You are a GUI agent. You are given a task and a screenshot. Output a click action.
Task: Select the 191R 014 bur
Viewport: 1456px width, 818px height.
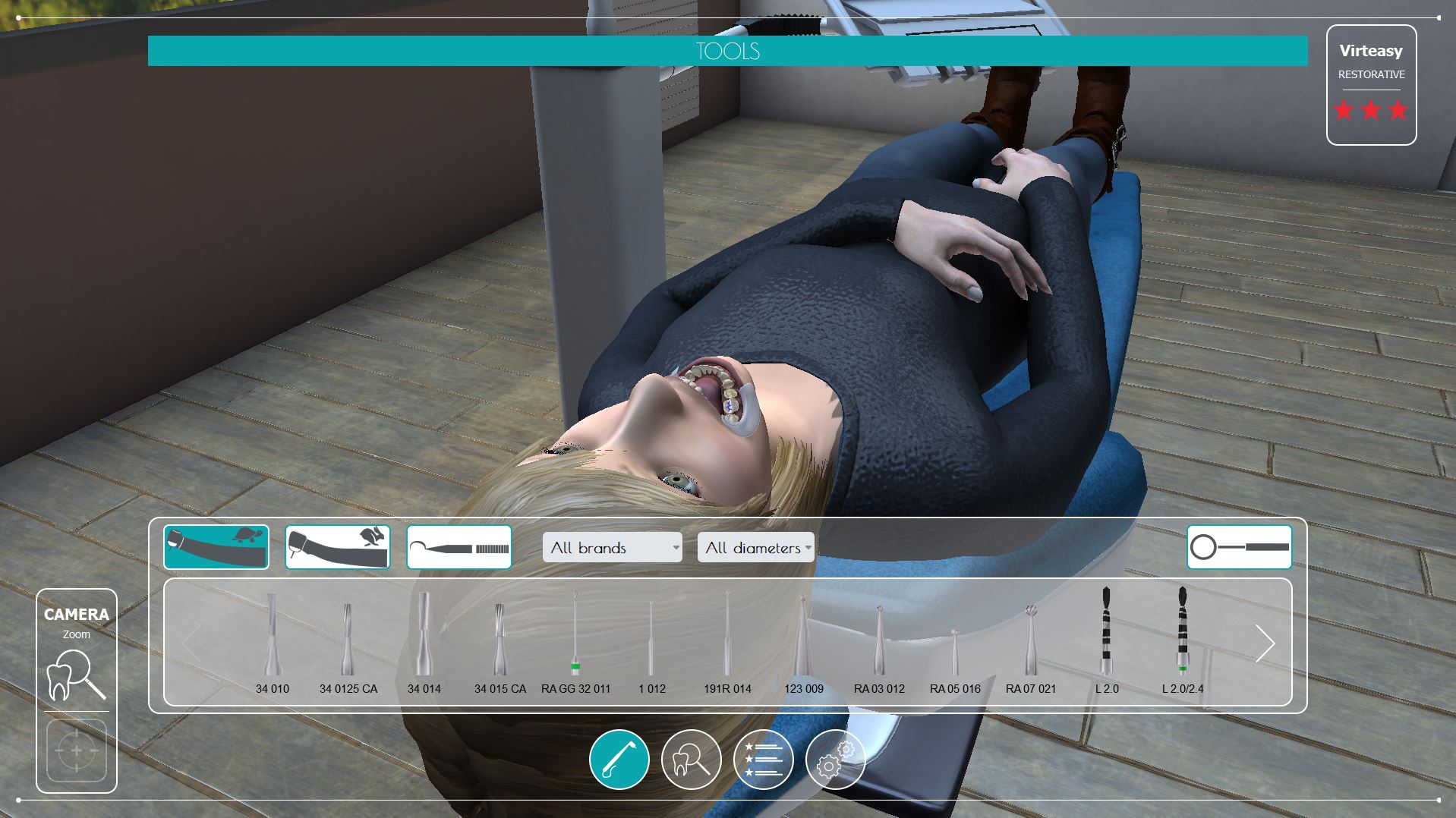727,641
